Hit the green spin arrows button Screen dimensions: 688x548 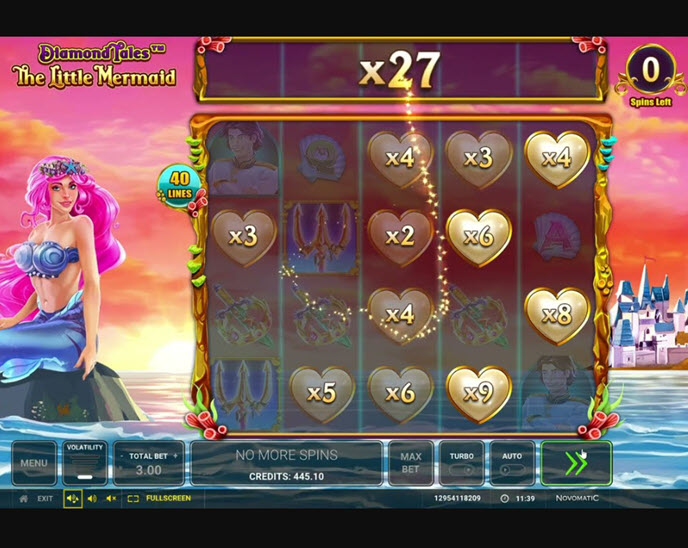[x=575, y=463]
